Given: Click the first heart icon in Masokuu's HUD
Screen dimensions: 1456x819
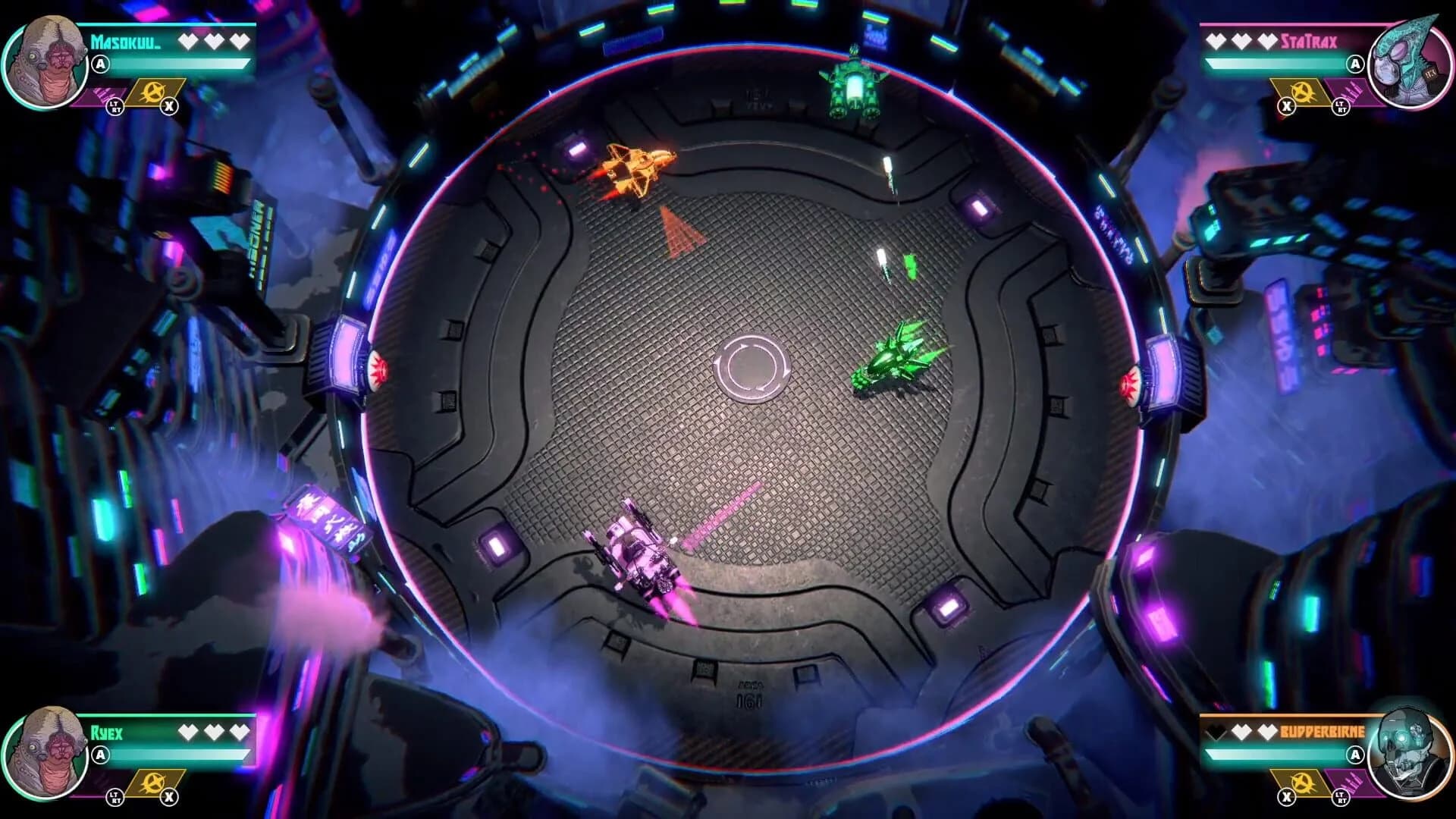Looking at the screenshot, I should click(x=188, y=40).
